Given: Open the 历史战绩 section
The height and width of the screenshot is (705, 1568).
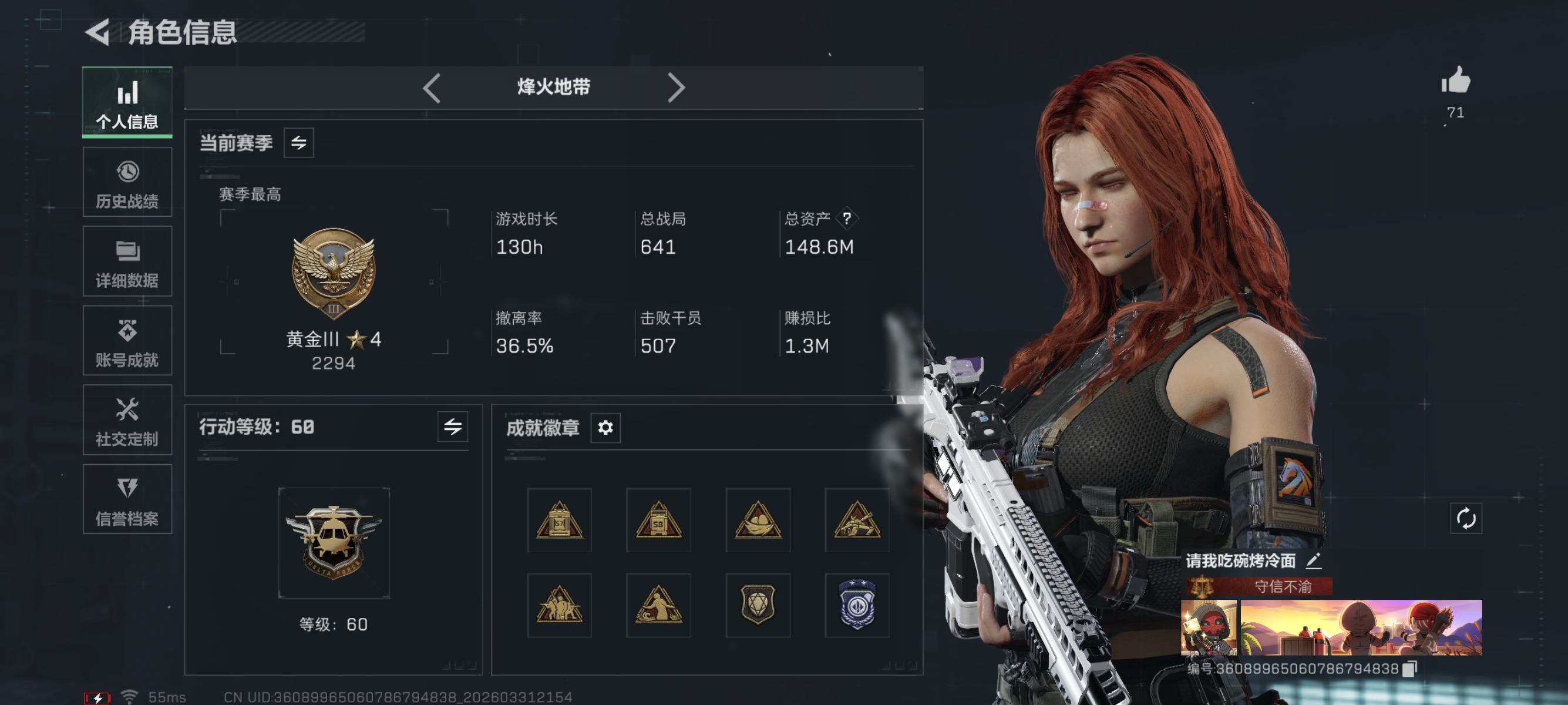Looking at the screenshot, I should (x=127, y=182).
